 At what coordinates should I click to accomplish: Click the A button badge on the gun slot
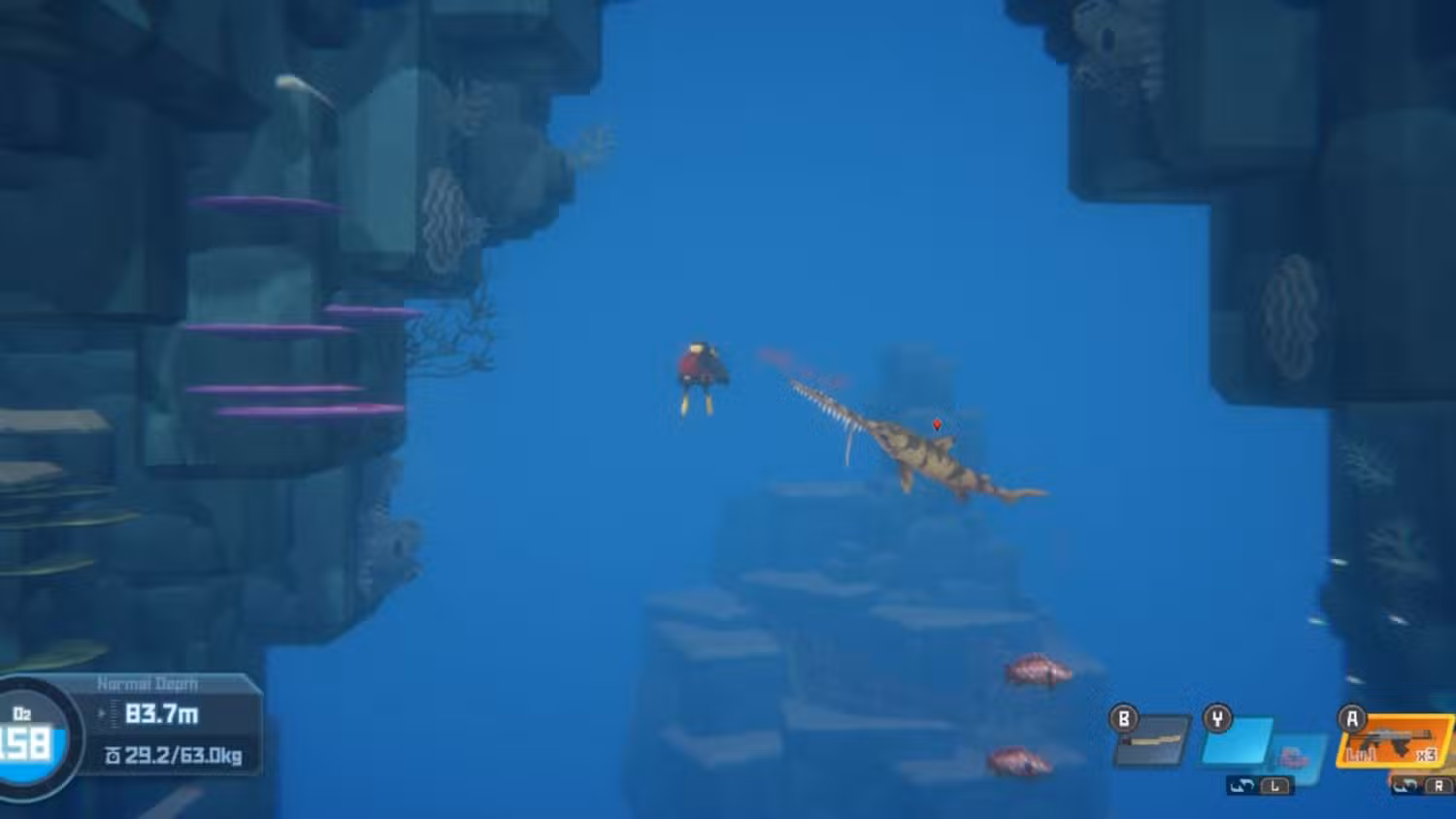[1352, 717]
